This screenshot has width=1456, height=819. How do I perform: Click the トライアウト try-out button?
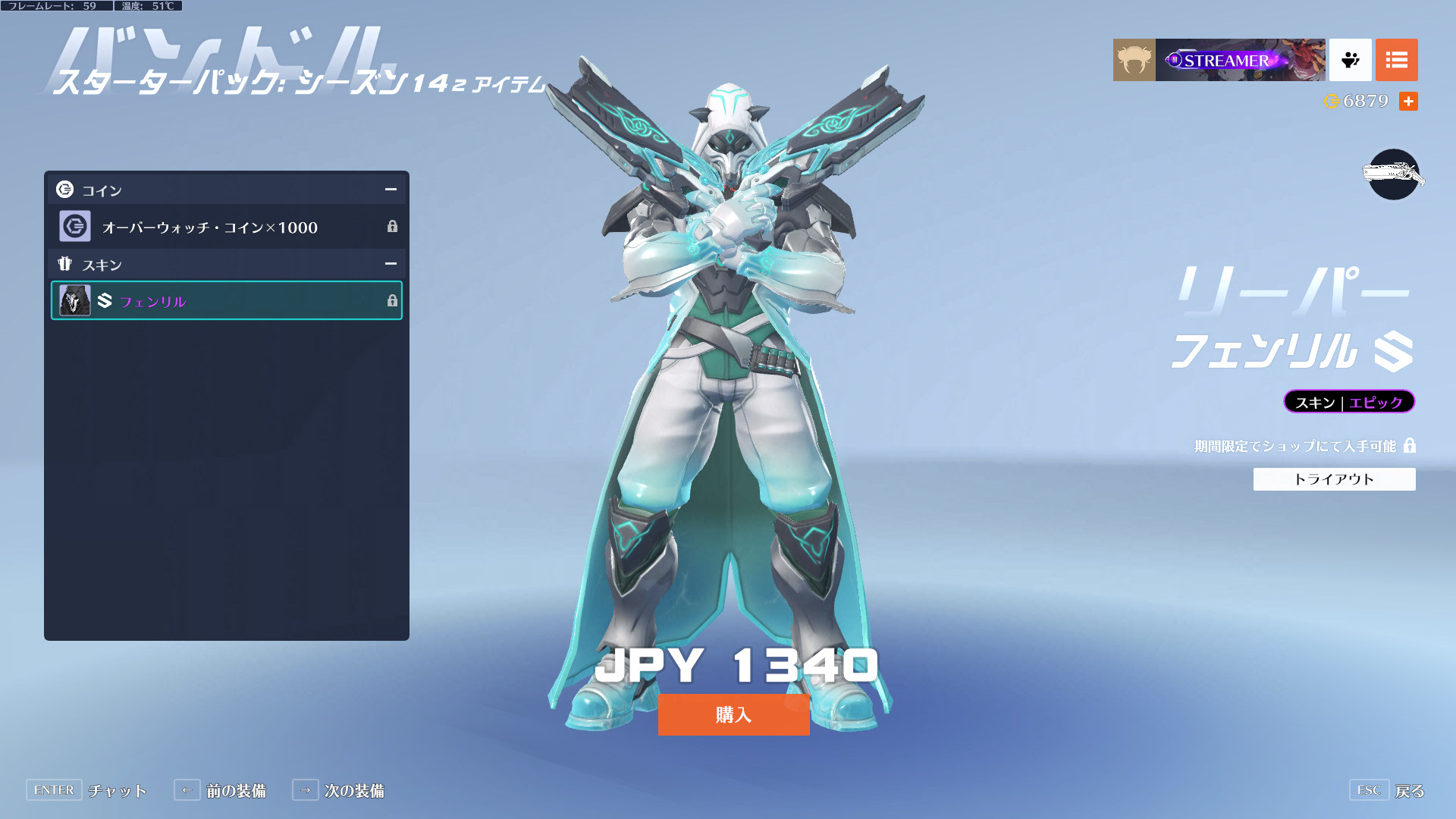click(x=1334, y=479)
